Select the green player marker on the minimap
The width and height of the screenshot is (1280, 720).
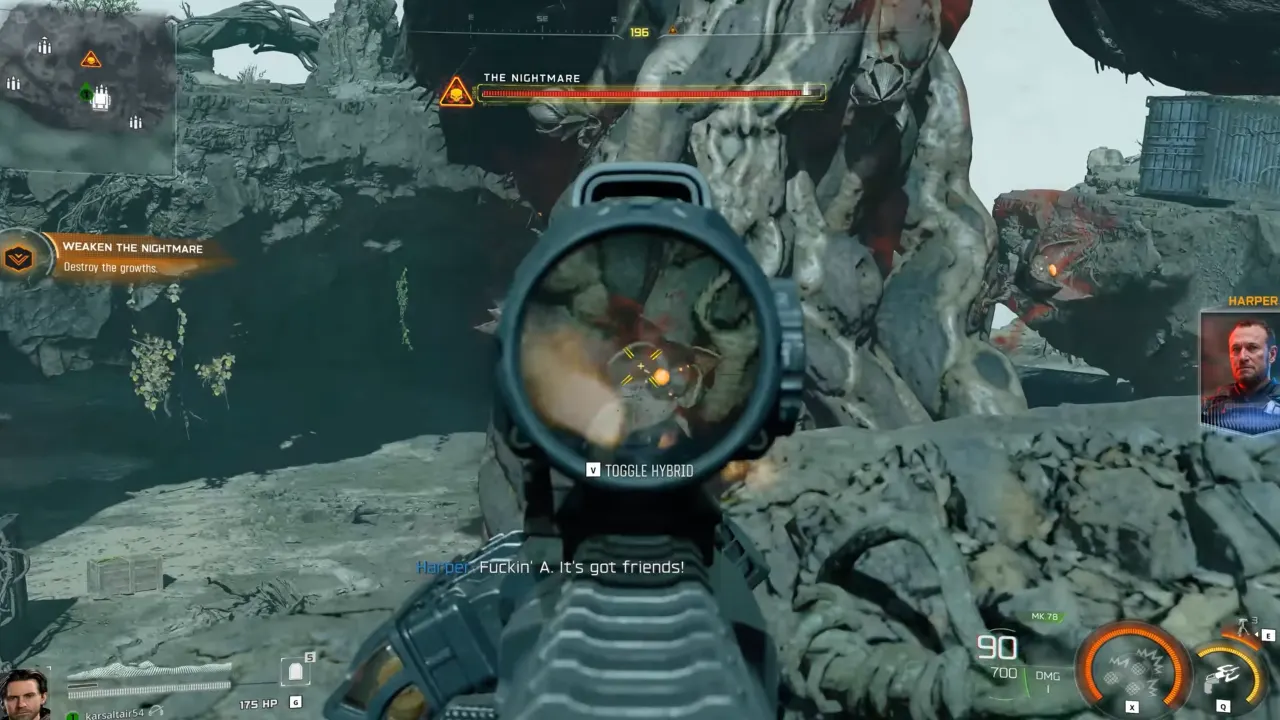point(86,94)
